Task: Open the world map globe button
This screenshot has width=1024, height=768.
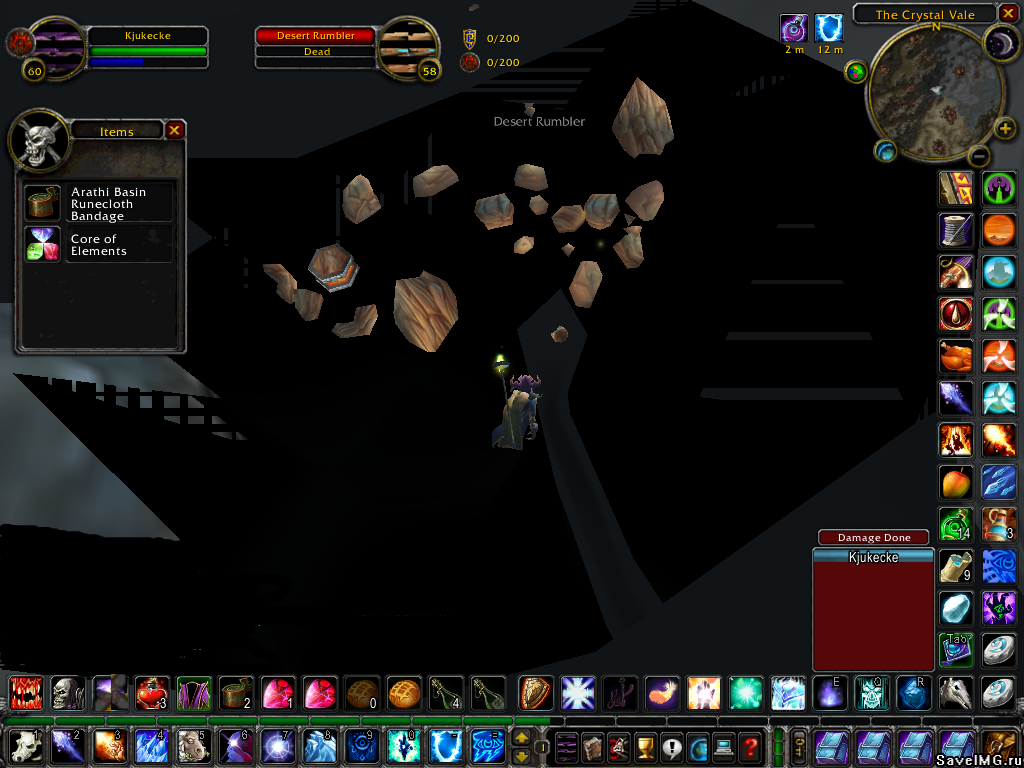Action: (x=697, y=746)
